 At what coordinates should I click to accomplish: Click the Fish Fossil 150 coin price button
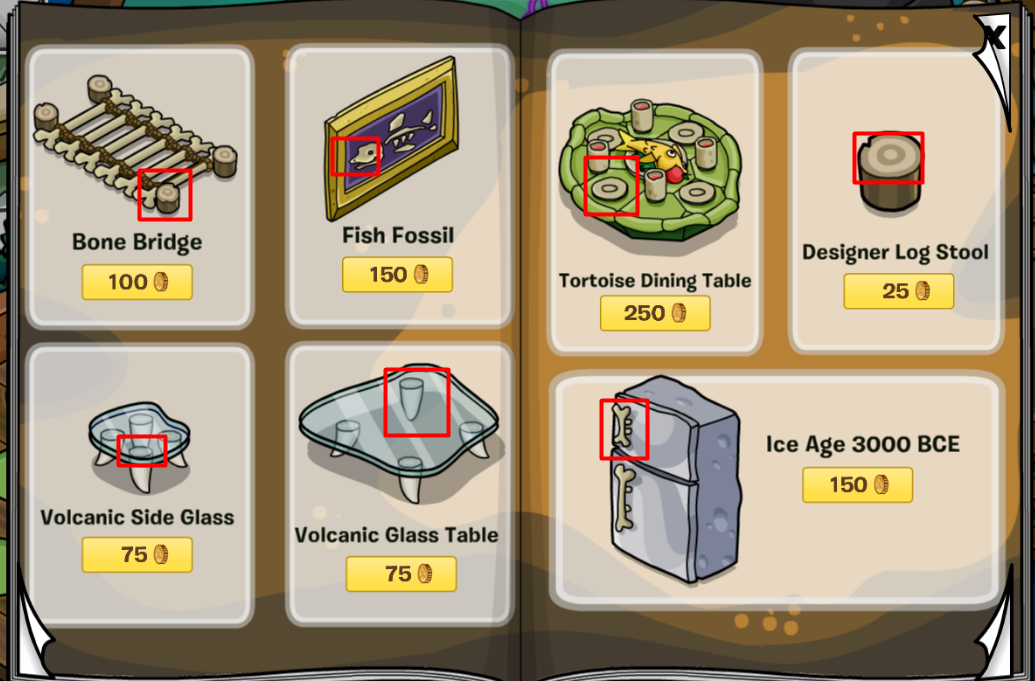[x=397, y=275]
